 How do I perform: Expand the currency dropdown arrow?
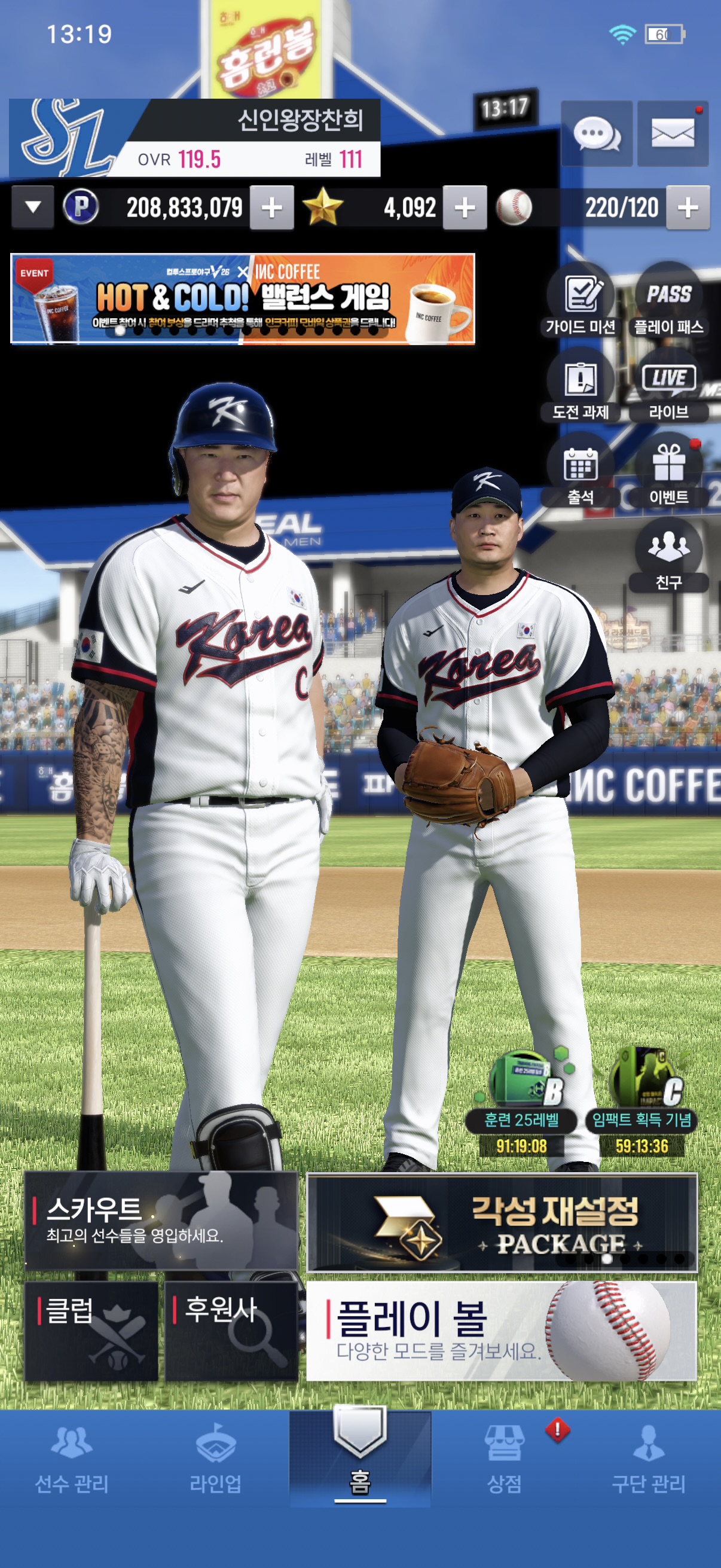33,208
